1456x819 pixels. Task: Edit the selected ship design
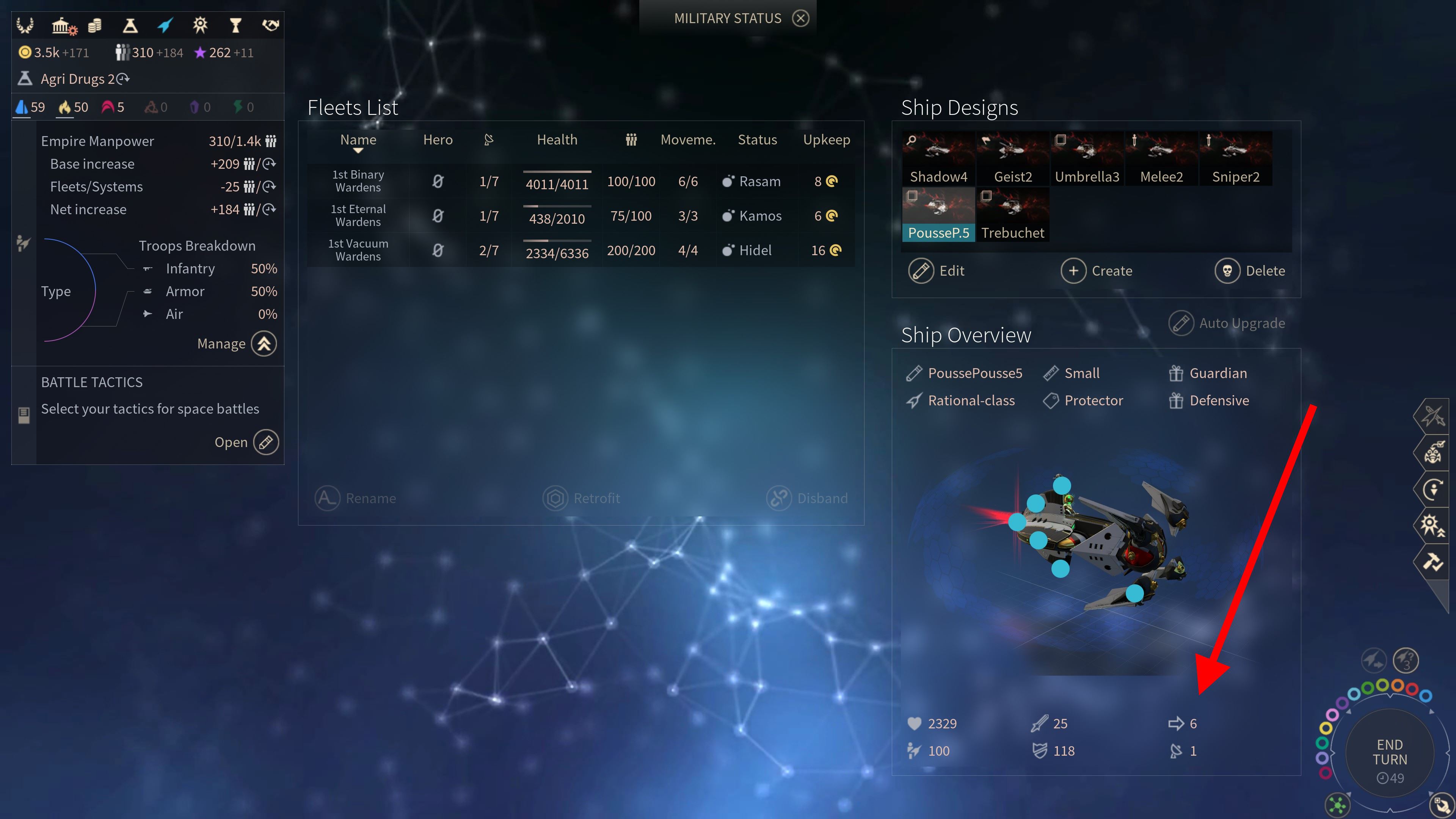[937, 271]
